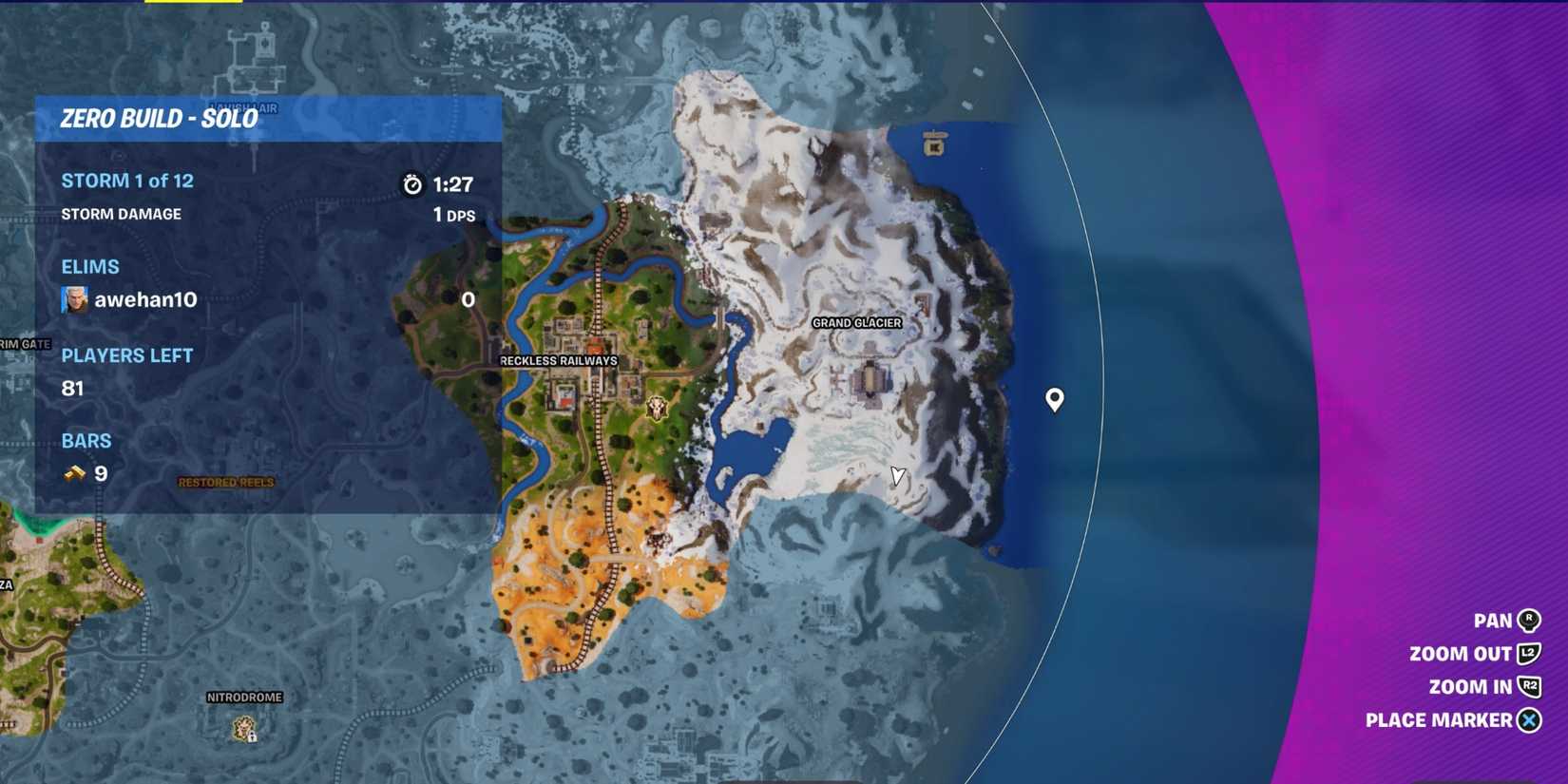The image size is (1568, 784).
Task: Click the bison landmark icon near Reckless Railways
Action: click(656, 409)
